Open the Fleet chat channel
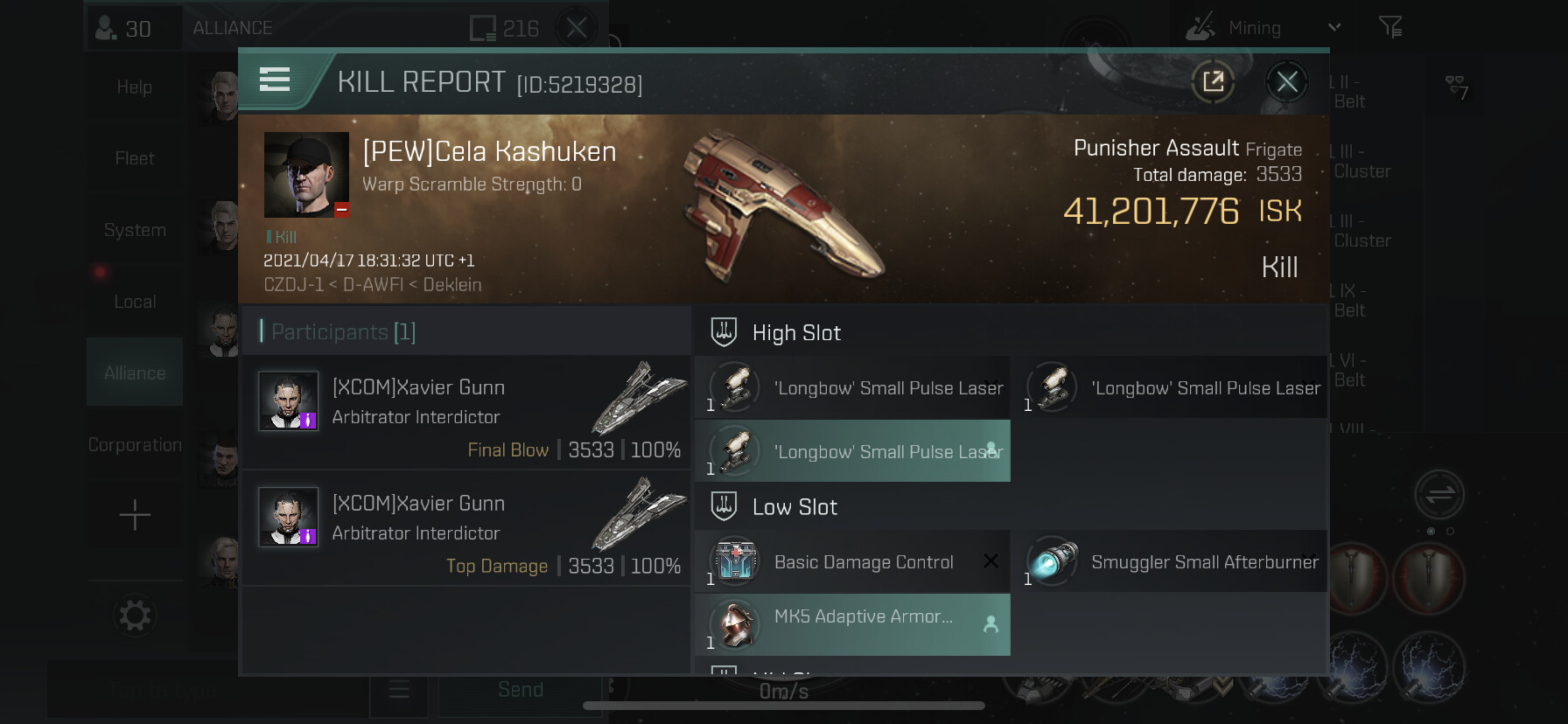Image resolution: width=1568 pixels, height=724 pixels. tap(135, 158)
